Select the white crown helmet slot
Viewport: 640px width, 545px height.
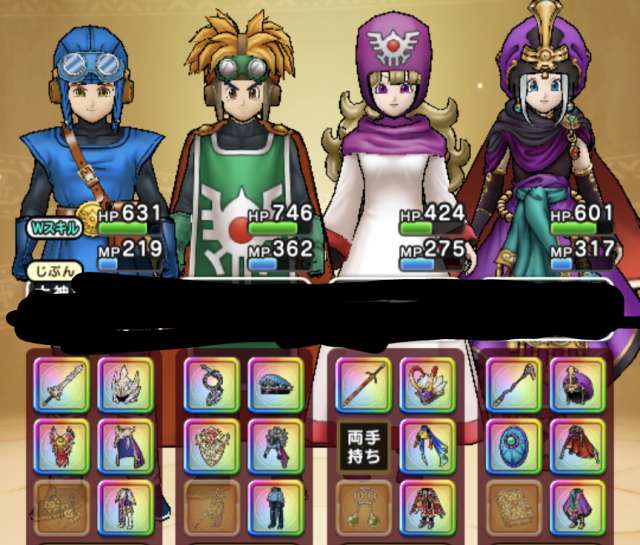pyautogui.click(x=125, y=384)
